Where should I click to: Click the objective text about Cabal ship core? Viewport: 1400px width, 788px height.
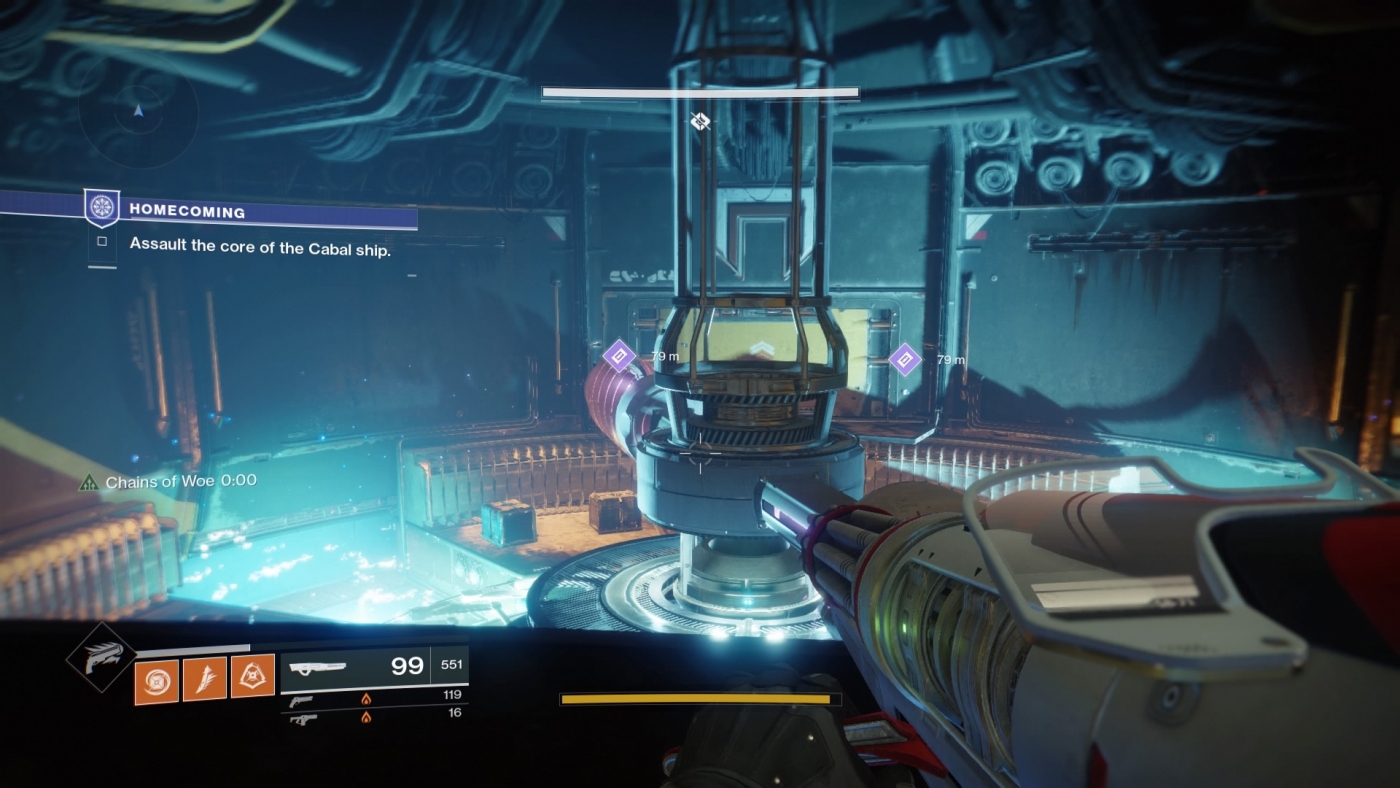tap(260, 248)
